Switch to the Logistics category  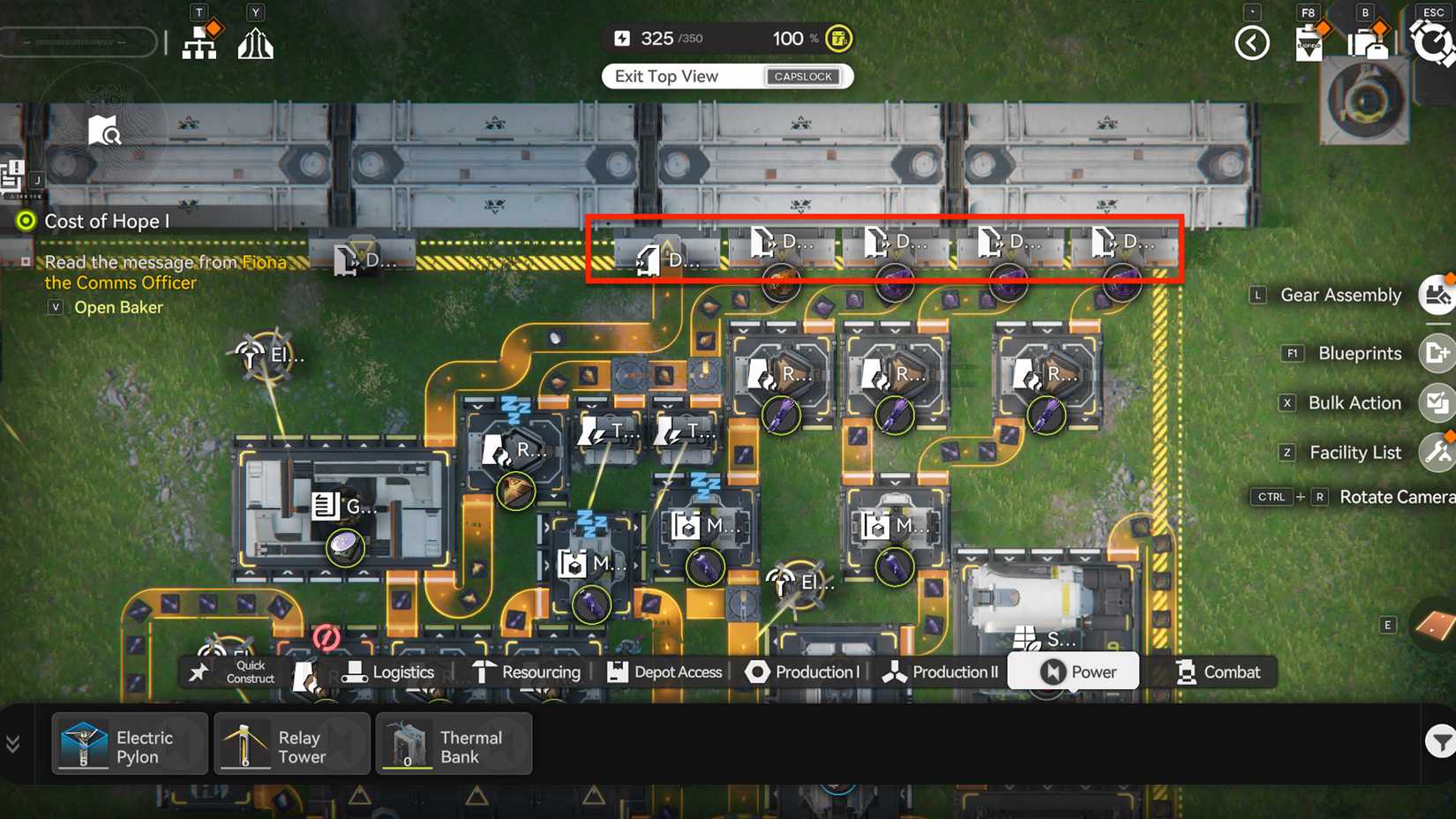[391, 672]
